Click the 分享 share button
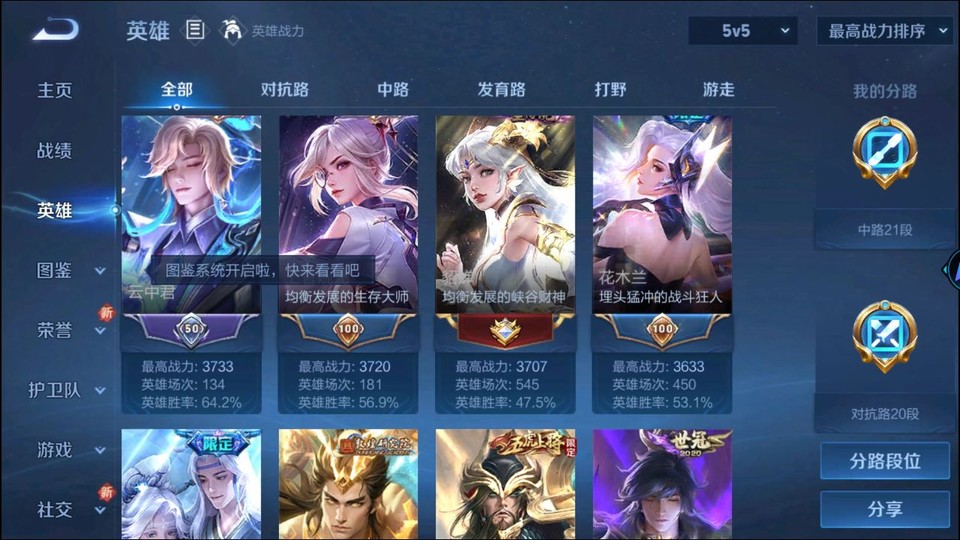The image size is (960, 540). pos(885,509)
